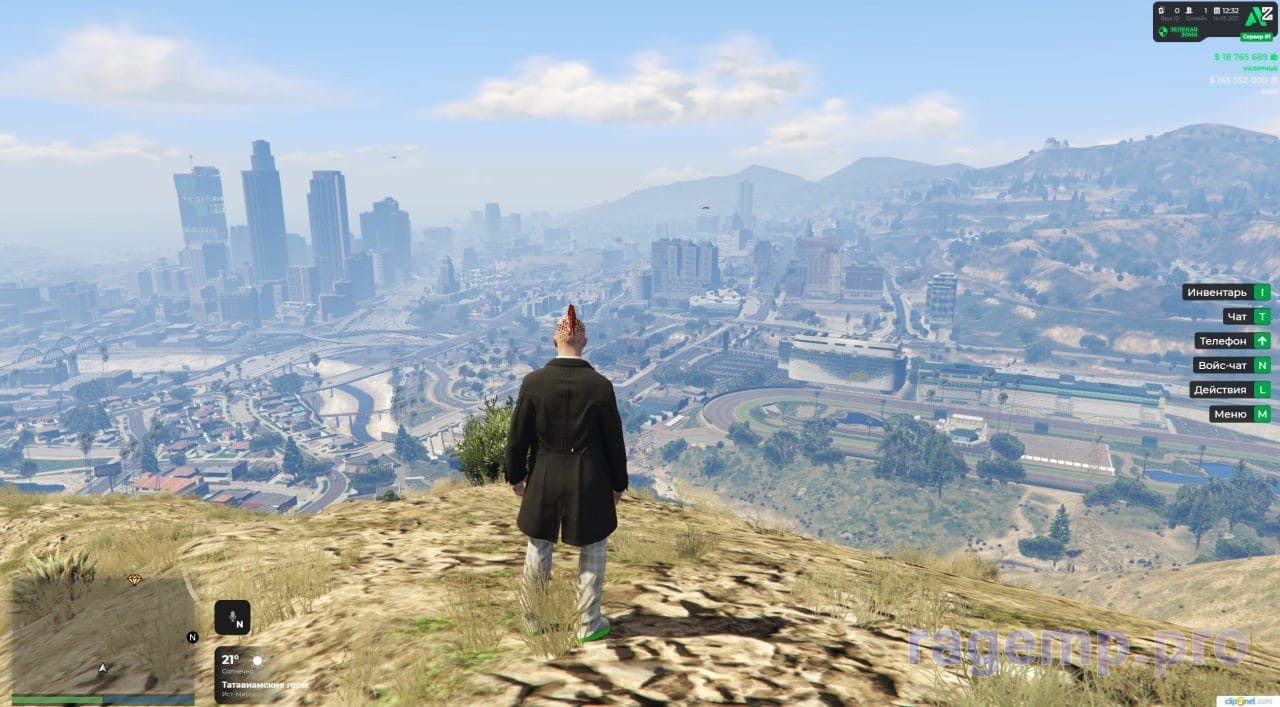Screen dimensions: 1280x707
Task: Open the Чат hint entry
Action: pos(1246,316)
